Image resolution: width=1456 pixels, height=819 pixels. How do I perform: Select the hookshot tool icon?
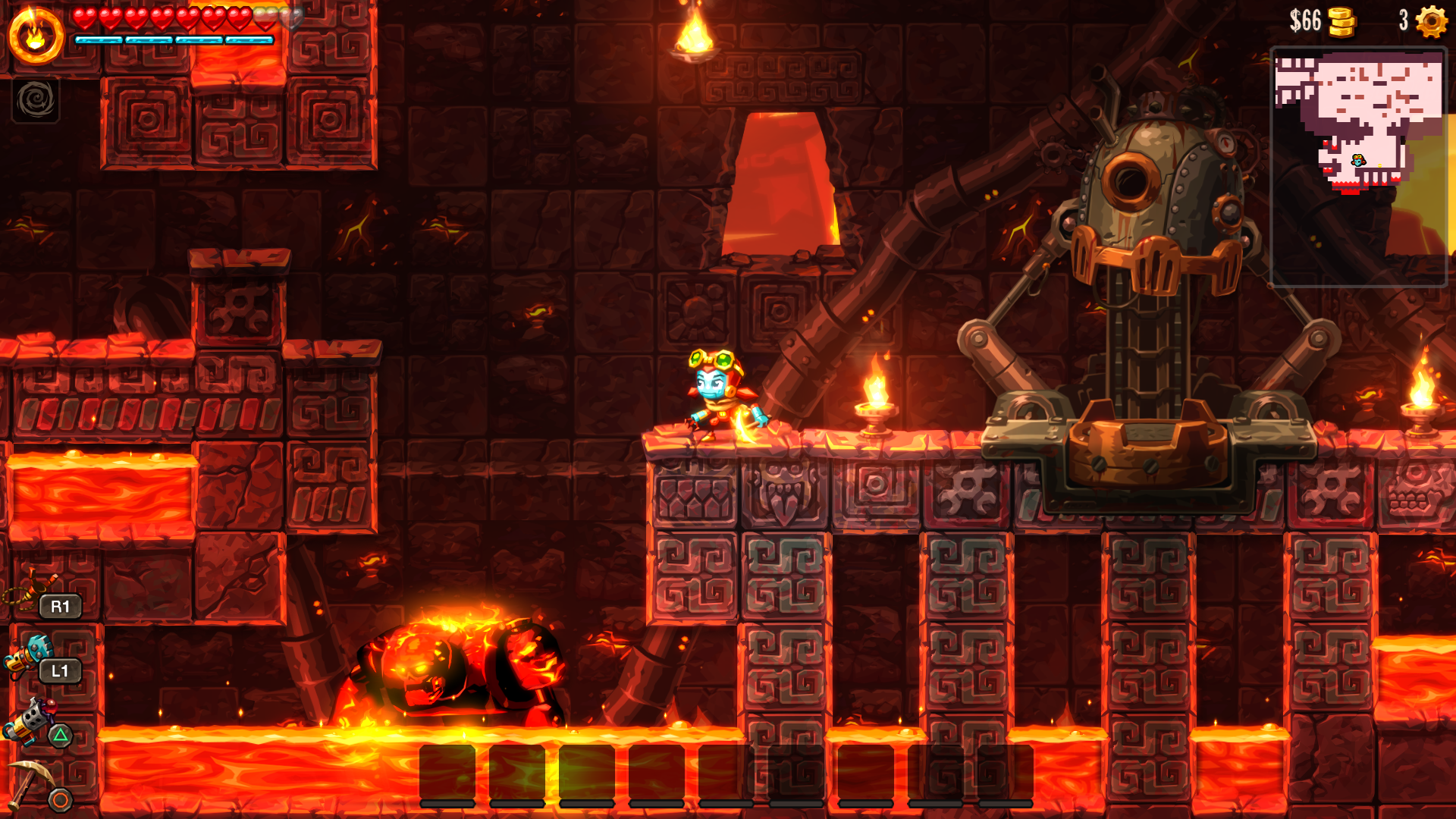coord(30,591)
